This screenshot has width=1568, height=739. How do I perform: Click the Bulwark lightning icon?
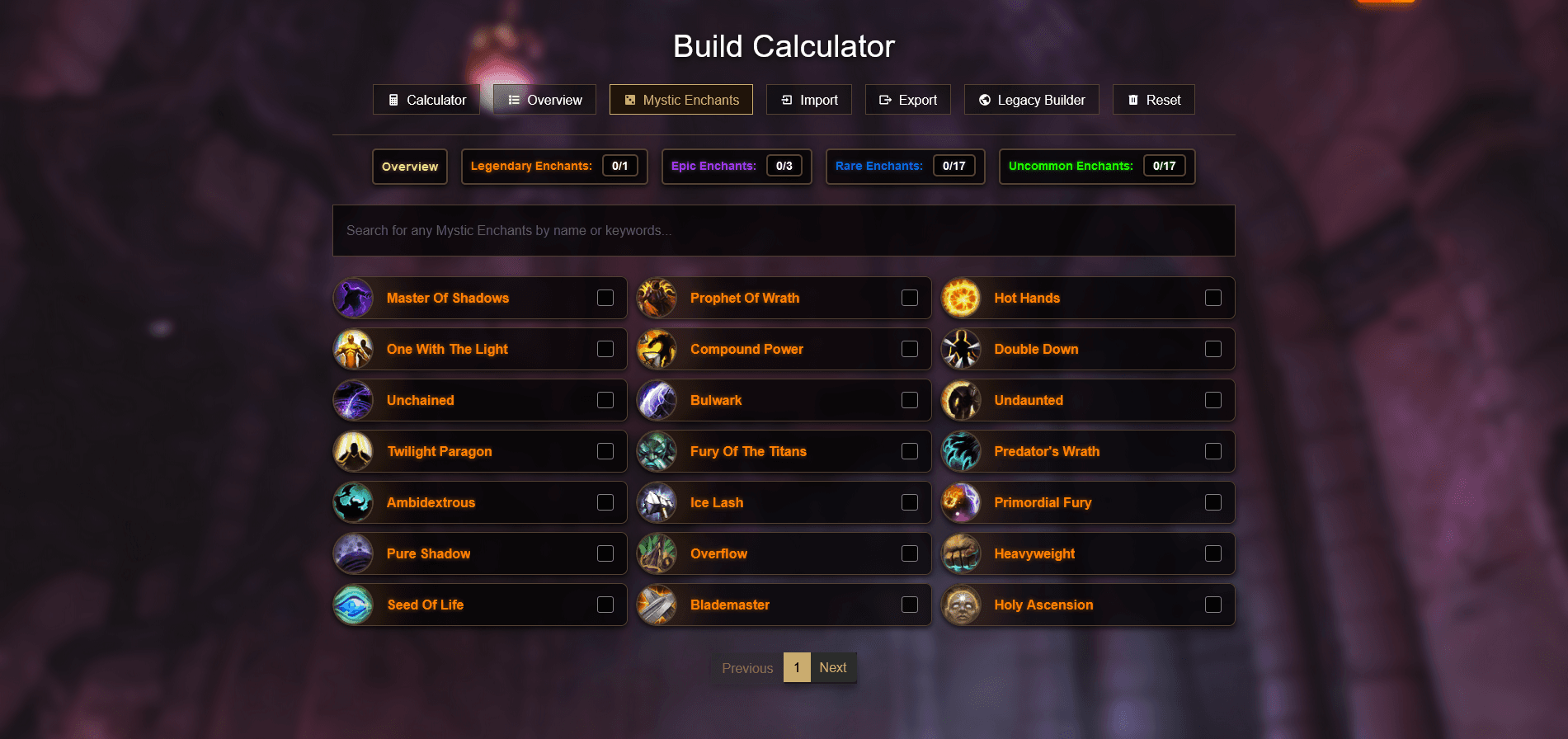(x=657, y=400)
